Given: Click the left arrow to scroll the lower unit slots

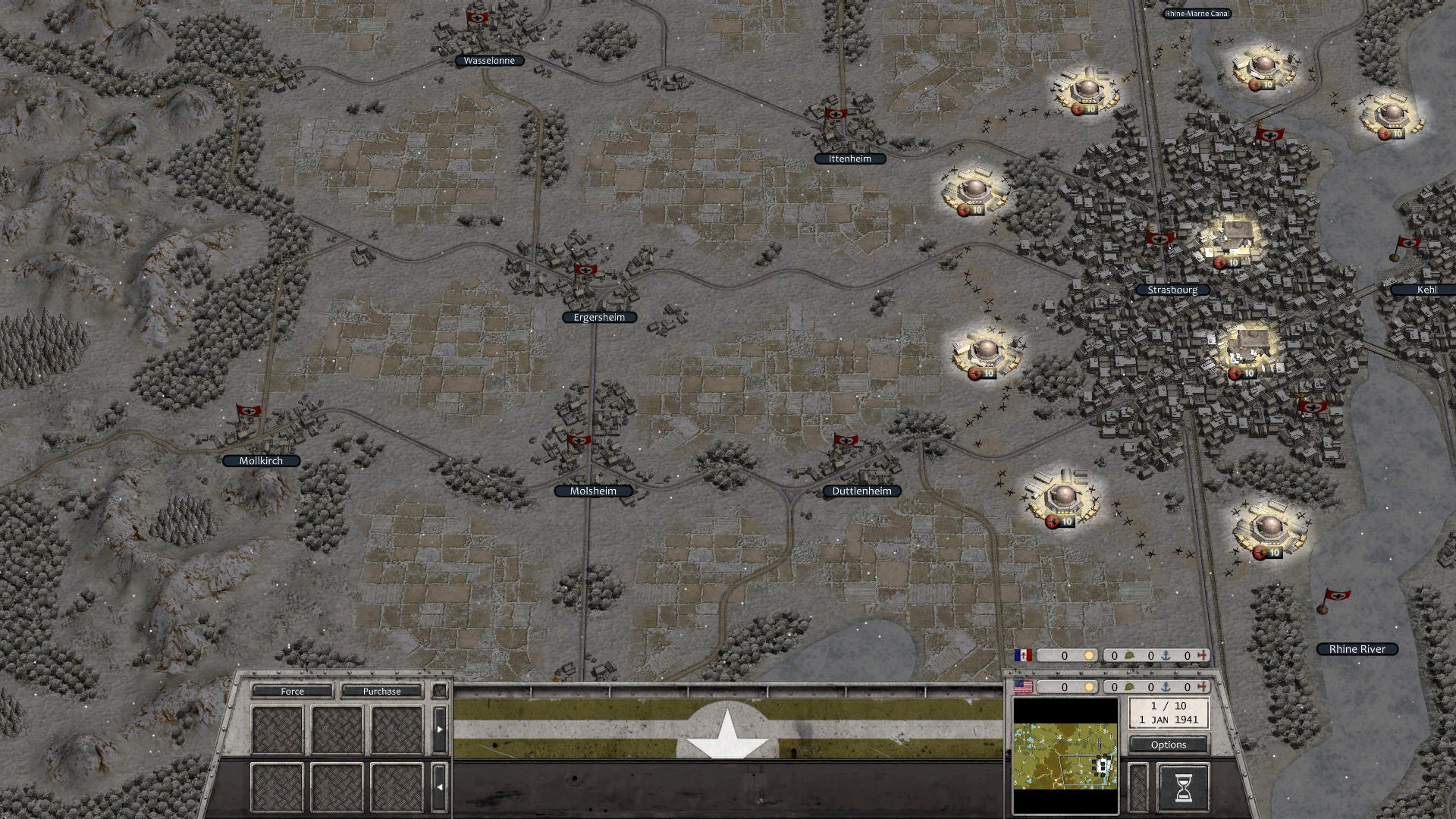Looking at the screenshot, I should 439,787.
